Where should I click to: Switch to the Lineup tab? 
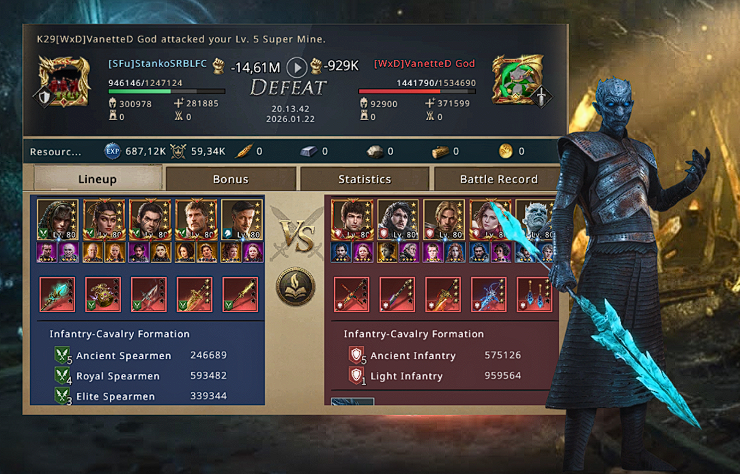(x=97, y=179)
